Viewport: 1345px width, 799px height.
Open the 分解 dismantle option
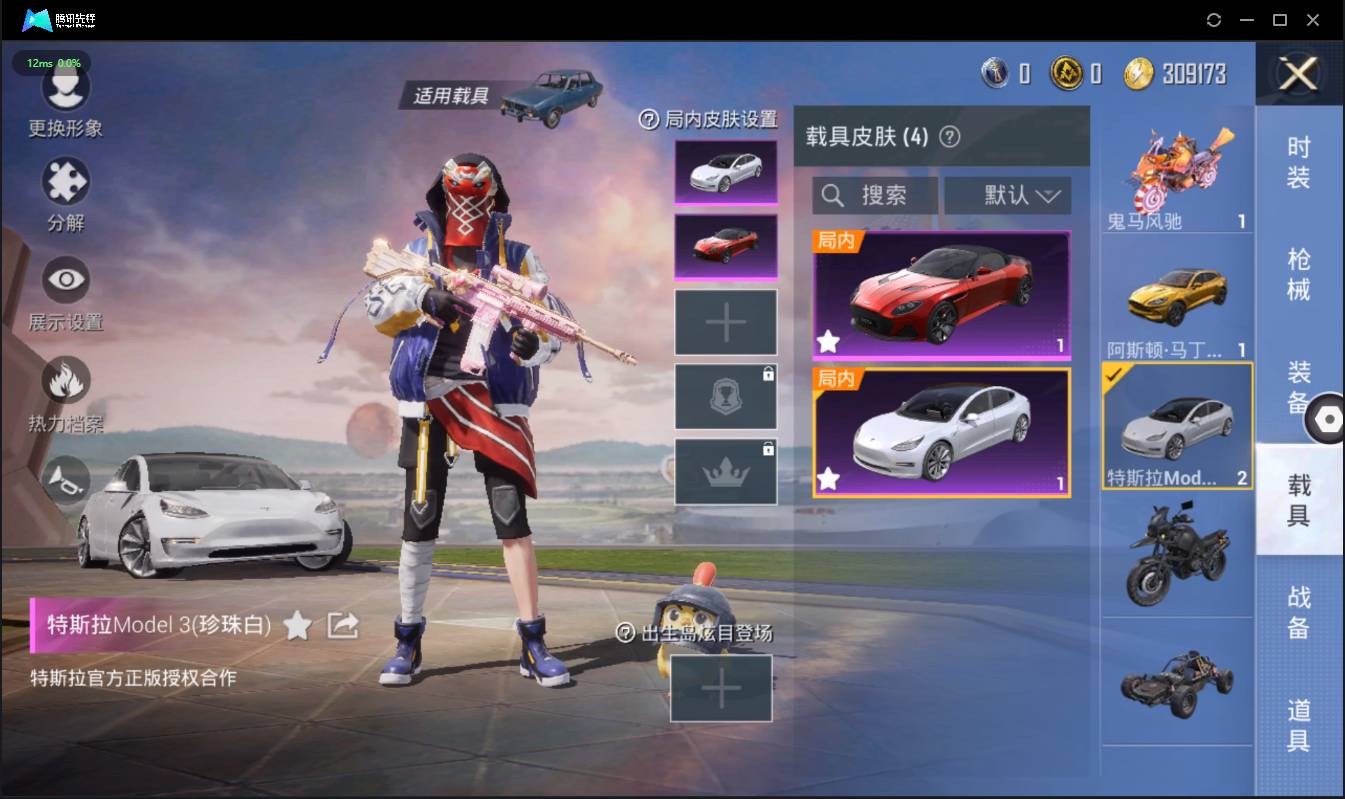coord(66,184)
